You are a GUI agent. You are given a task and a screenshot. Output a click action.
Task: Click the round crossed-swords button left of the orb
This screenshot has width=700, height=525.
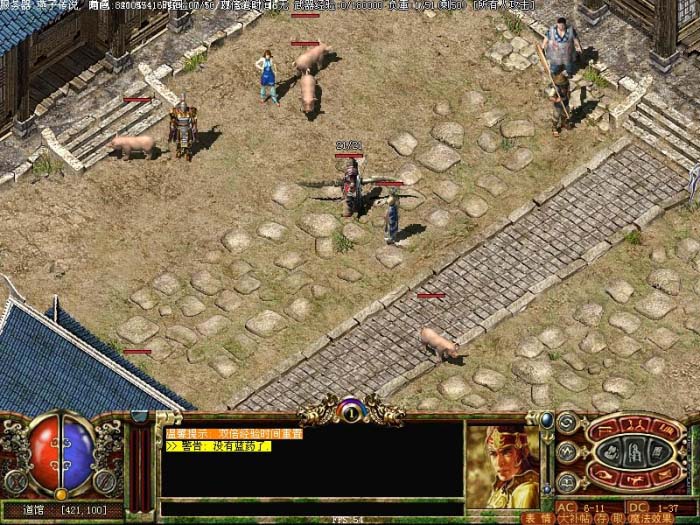tap(16, 481)
